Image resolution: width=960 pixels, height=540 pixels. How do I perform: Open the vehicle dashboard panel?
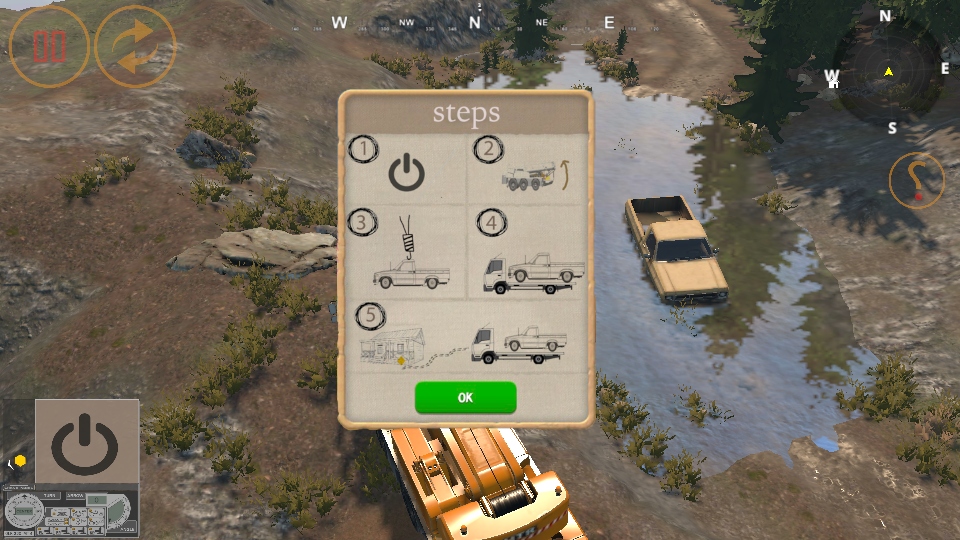point(70,513)
